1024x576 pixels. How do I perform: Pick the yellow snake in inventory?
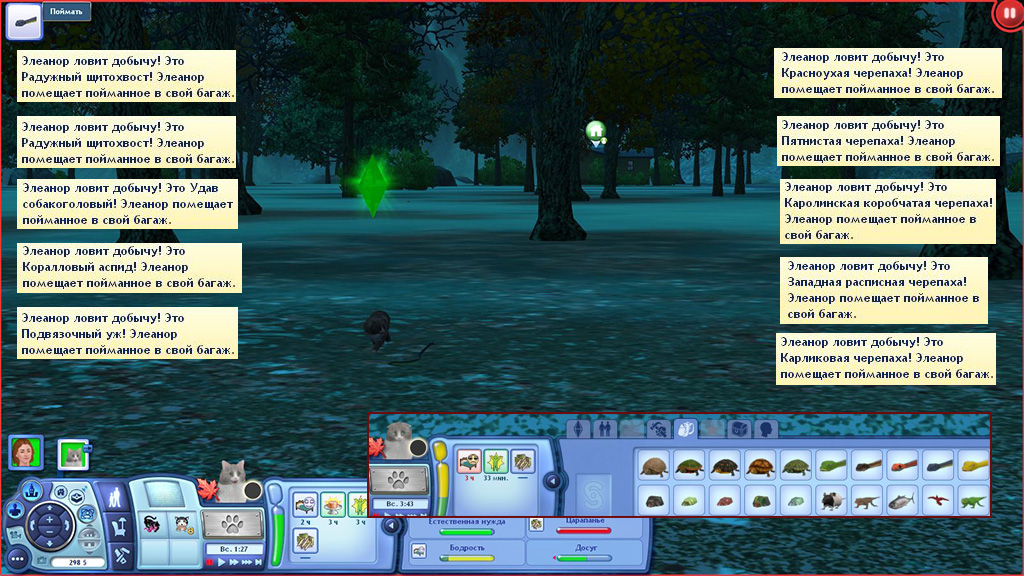click(972, 464)
